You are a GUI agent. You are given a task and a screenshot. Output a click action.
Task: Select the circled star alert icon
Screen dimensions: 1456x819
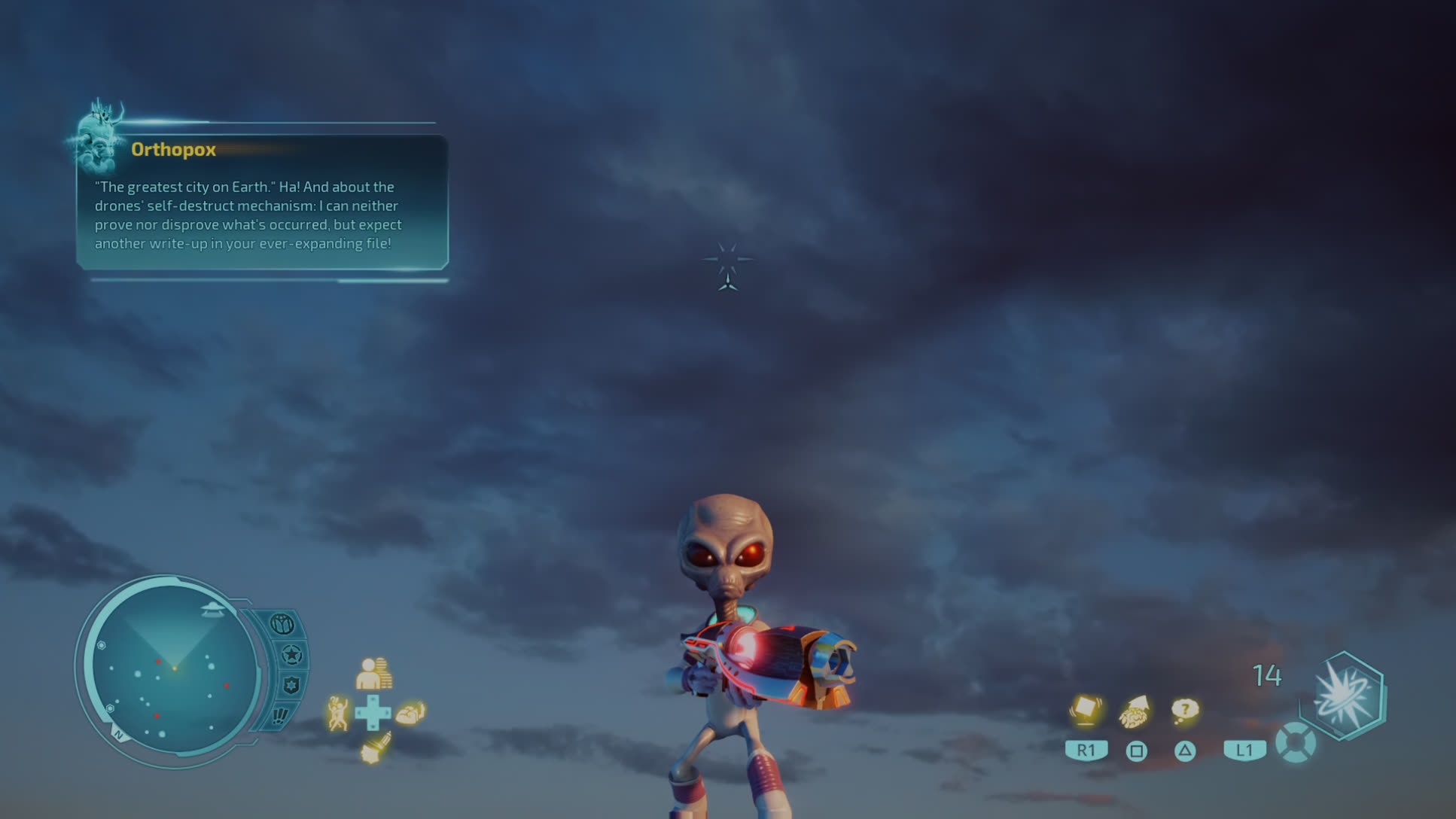coord(291,655)
